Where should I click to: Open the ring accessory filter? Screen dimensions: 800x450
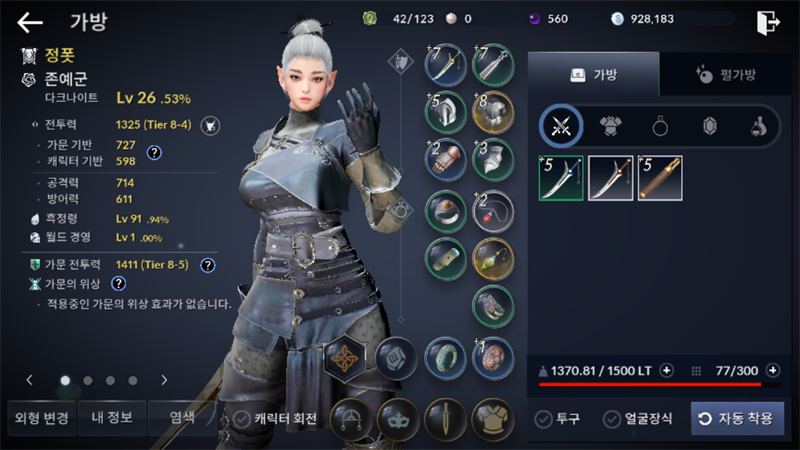coord(660,126)
